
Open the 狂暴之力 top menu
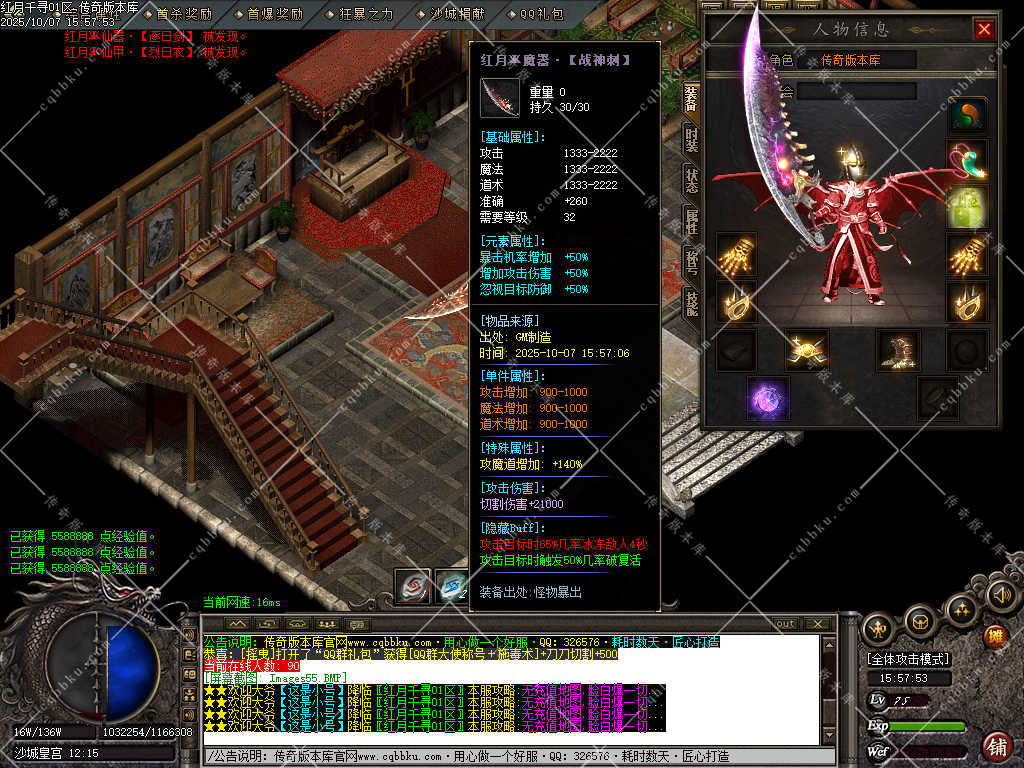tap(366, 14)
